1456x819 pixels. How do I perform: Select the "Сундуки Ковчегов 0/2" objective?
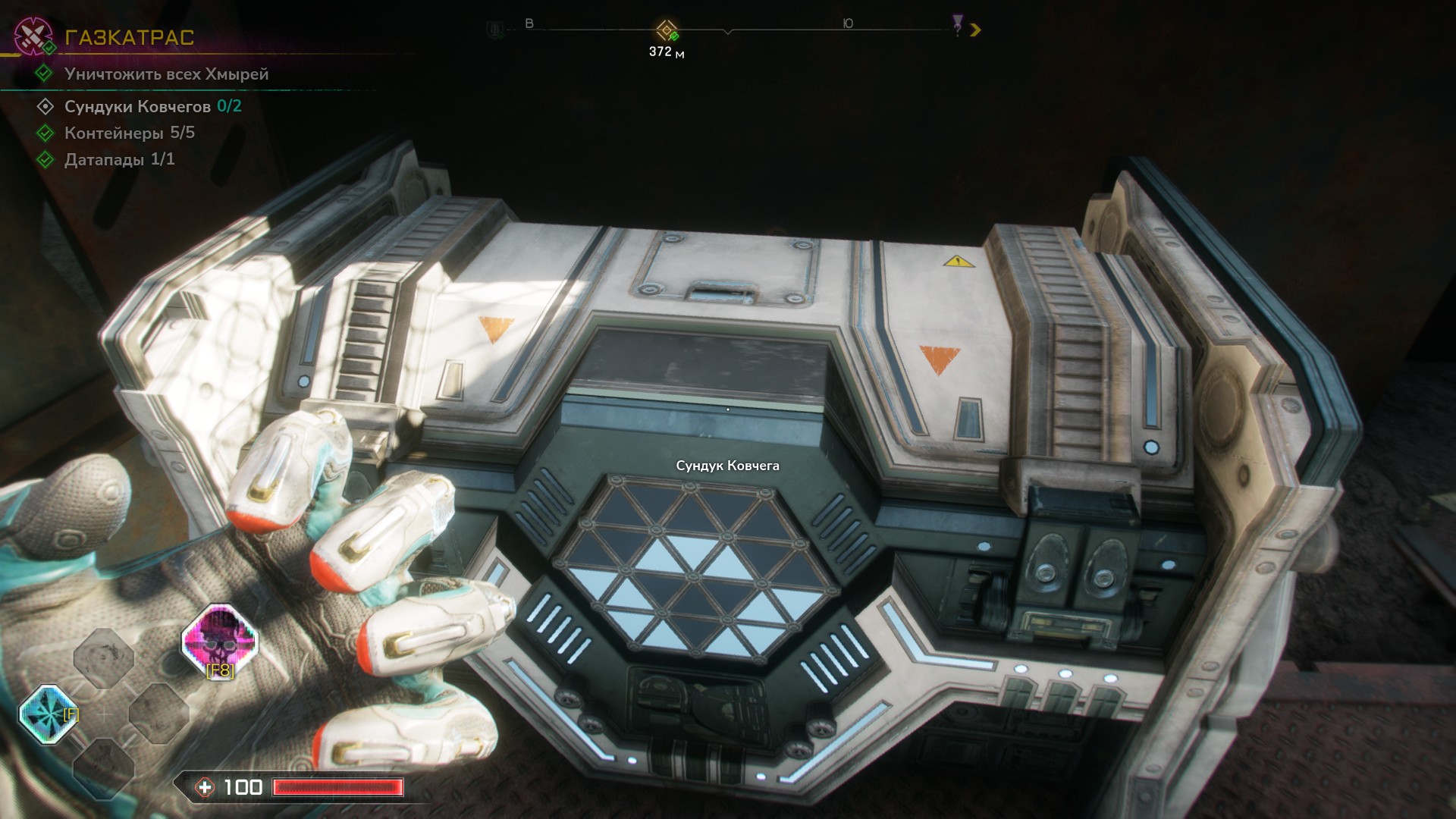[152, 106]
